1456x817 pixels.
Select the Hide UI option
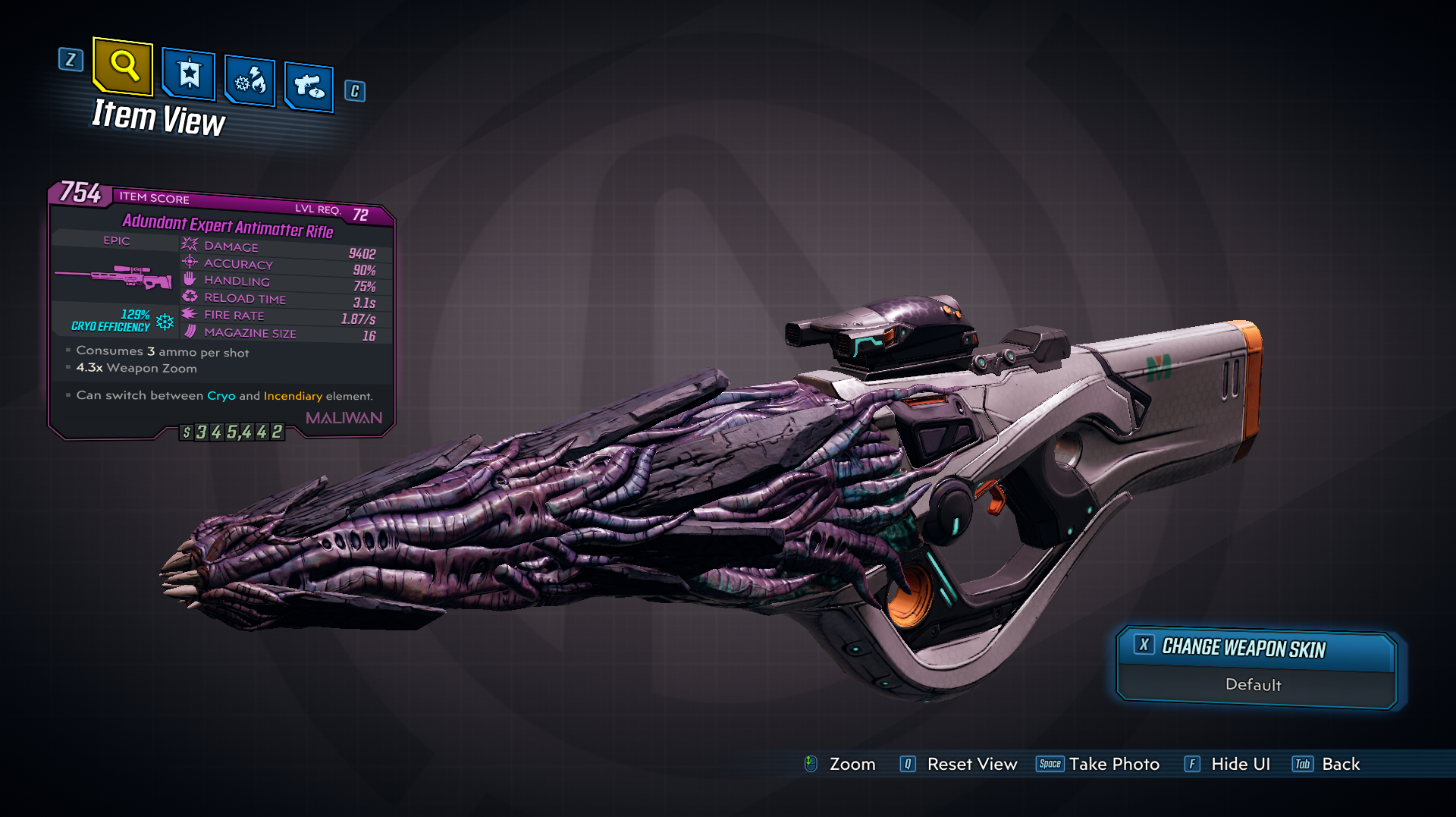pos(1239,764)
